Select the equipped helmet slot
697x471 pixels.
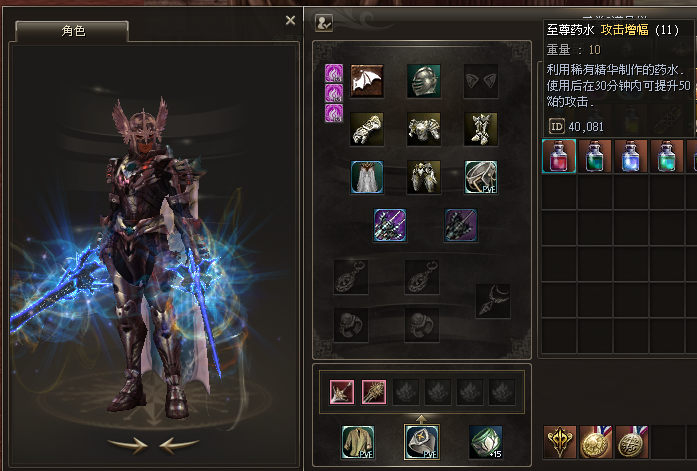point(424,81)
